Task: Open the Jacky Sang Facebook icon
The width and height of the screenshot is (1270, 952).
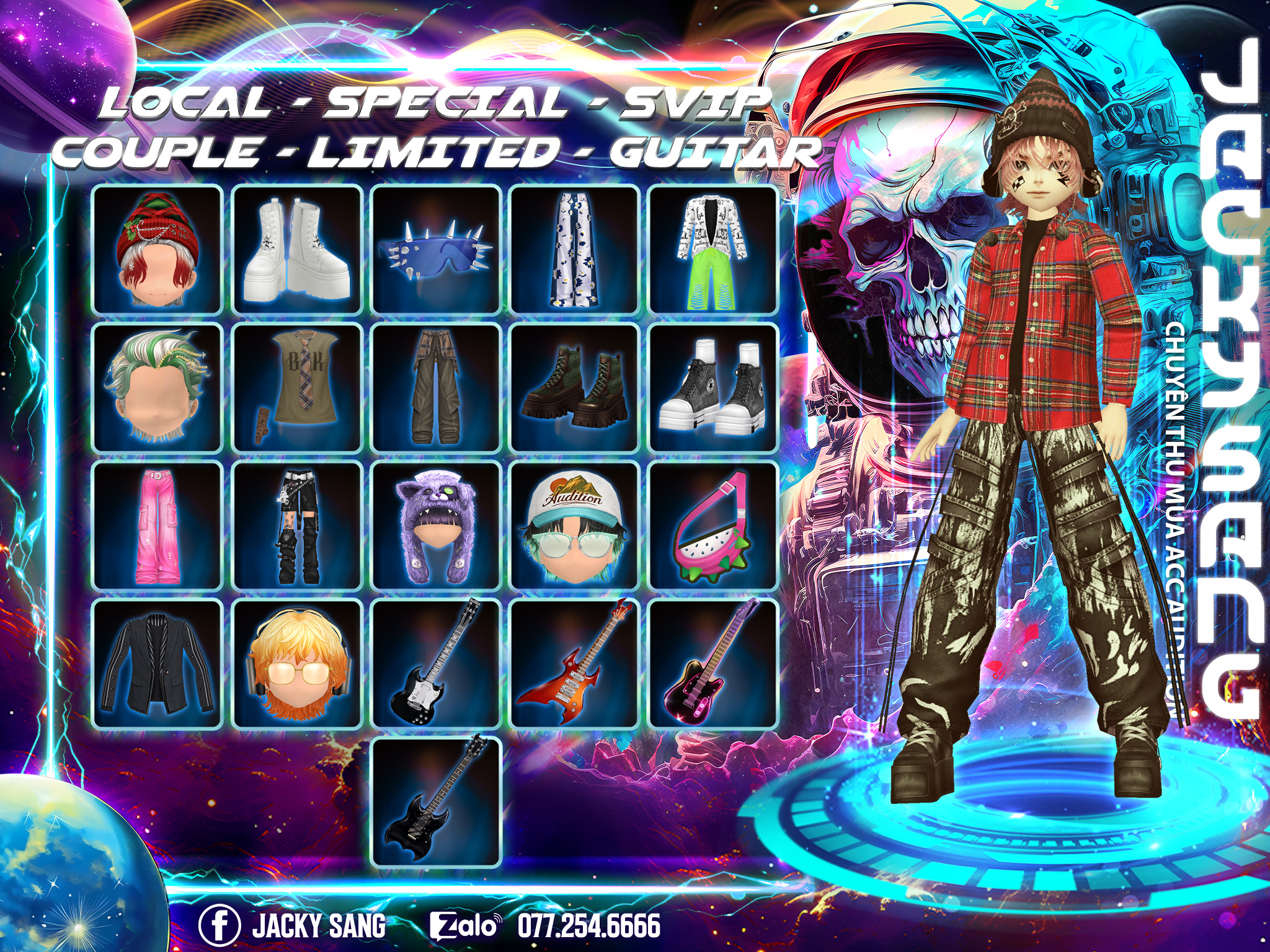Action: coord(220,924)
